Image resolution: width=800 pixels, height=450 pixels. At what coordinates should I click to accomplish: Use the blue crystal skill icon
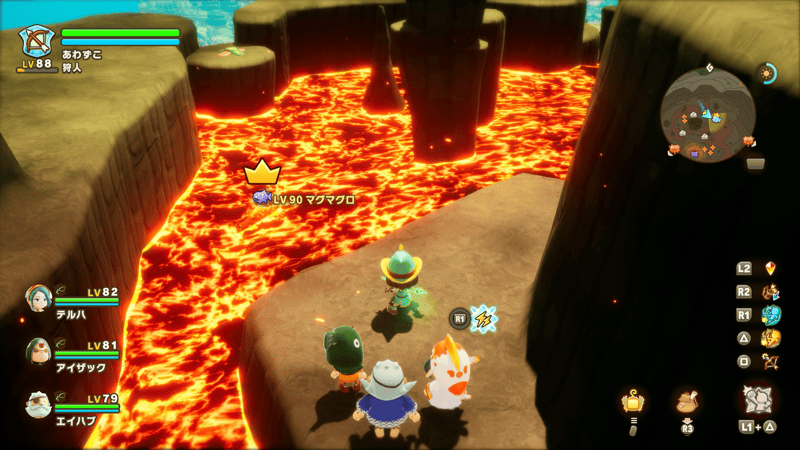click(x=771, y=315)
